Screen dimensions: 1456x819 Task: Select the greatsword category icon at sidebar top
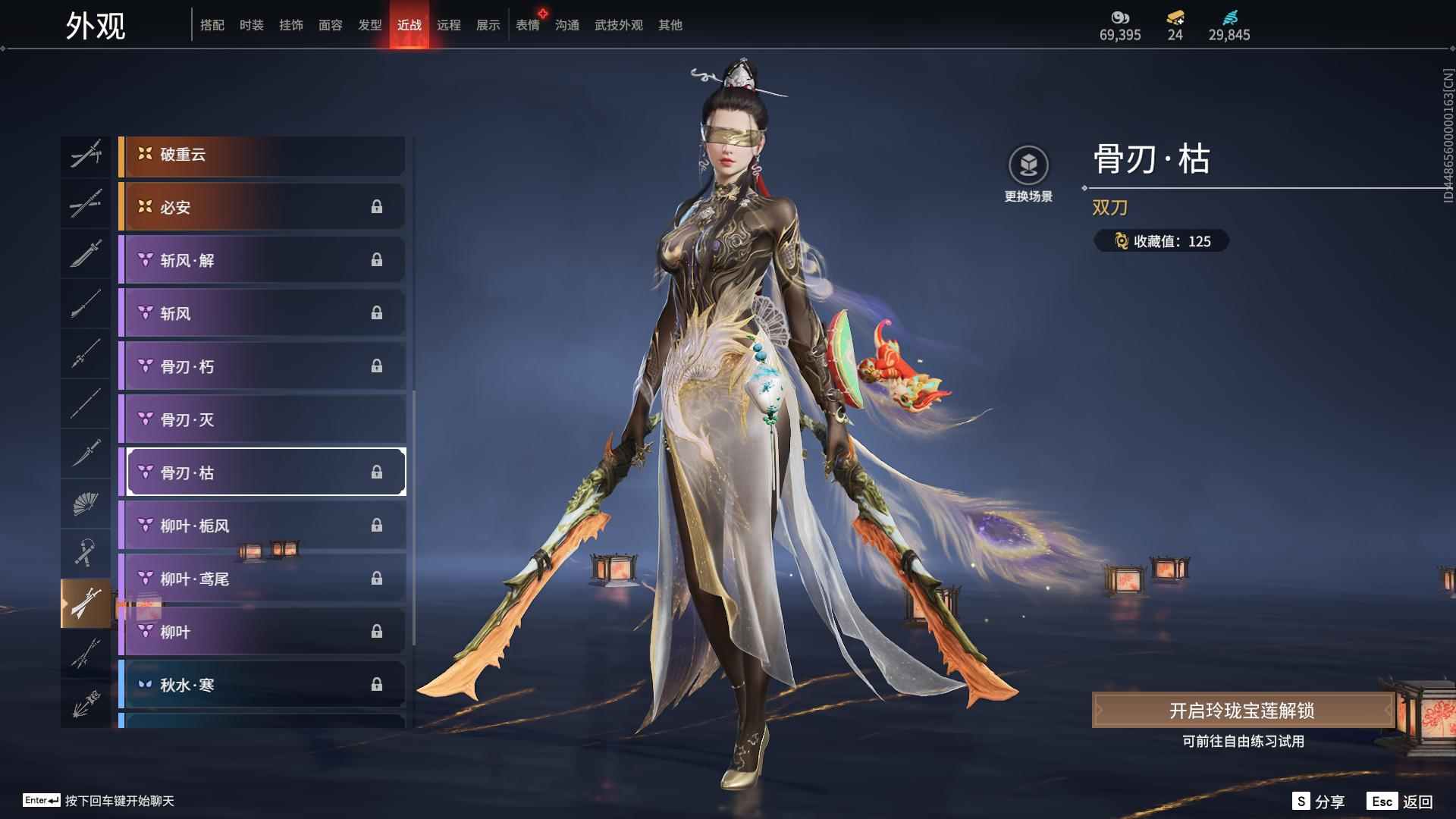pos(86,155)
